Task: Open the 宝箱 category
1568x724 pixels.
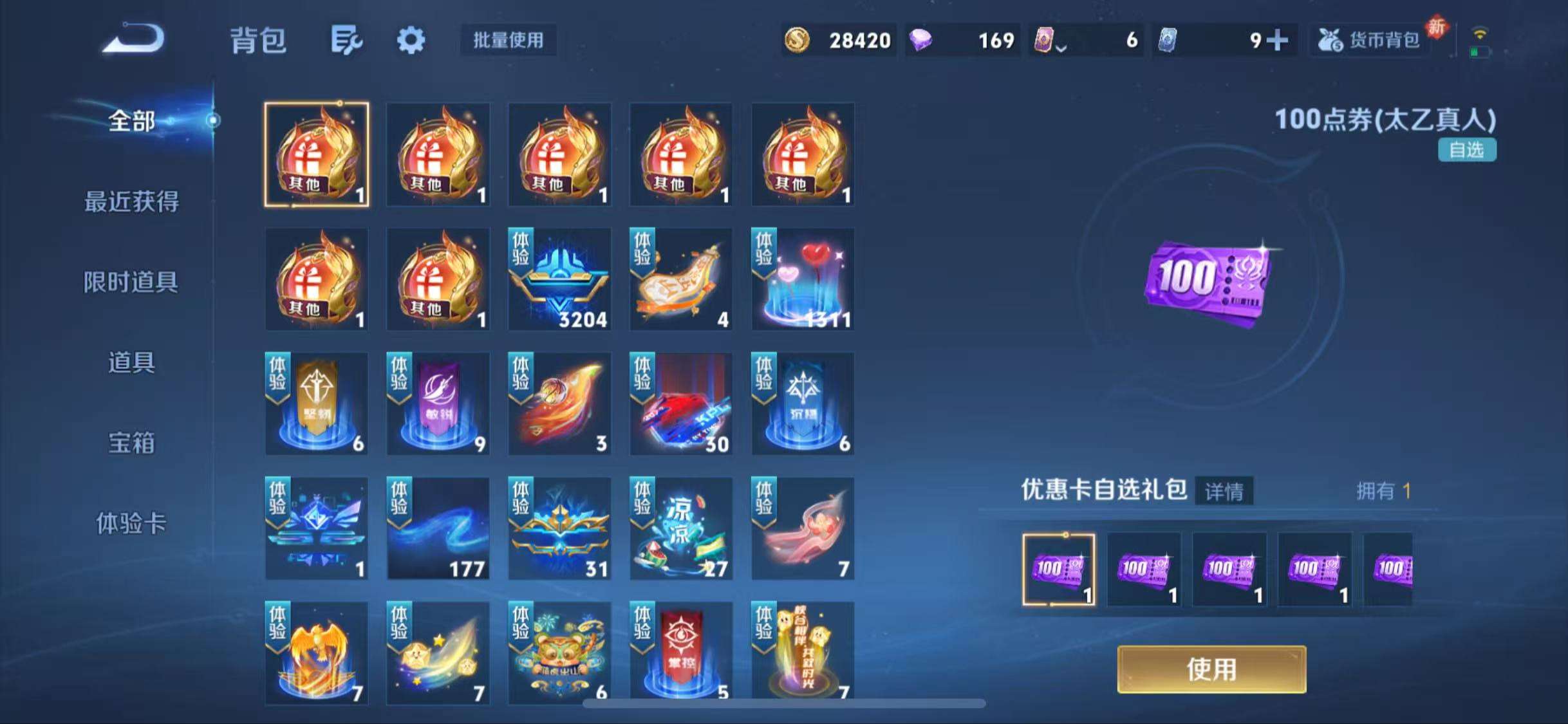Action: (131, 444)
